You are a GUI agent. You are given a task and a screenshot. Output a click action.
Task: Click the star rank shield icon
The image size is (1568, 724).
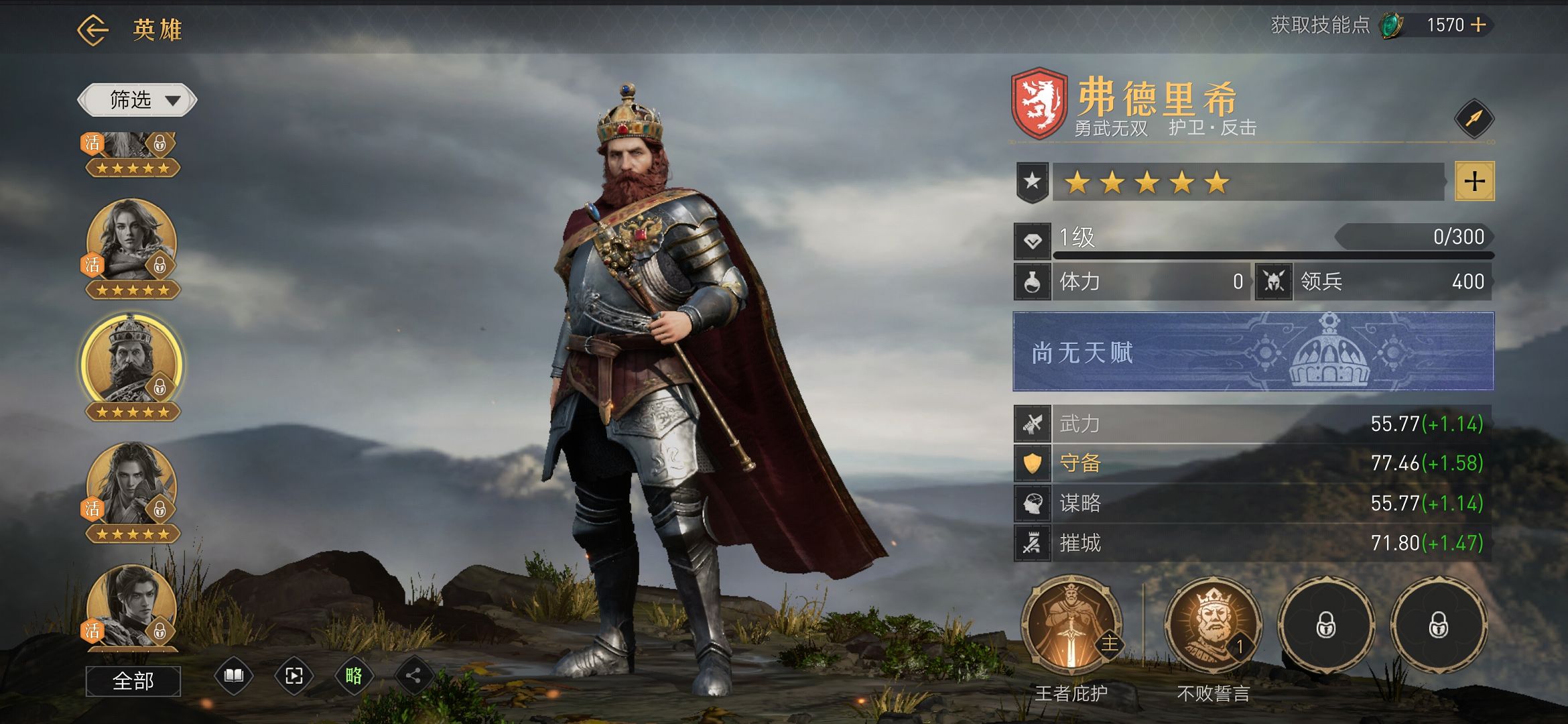tap(1032, 182)
